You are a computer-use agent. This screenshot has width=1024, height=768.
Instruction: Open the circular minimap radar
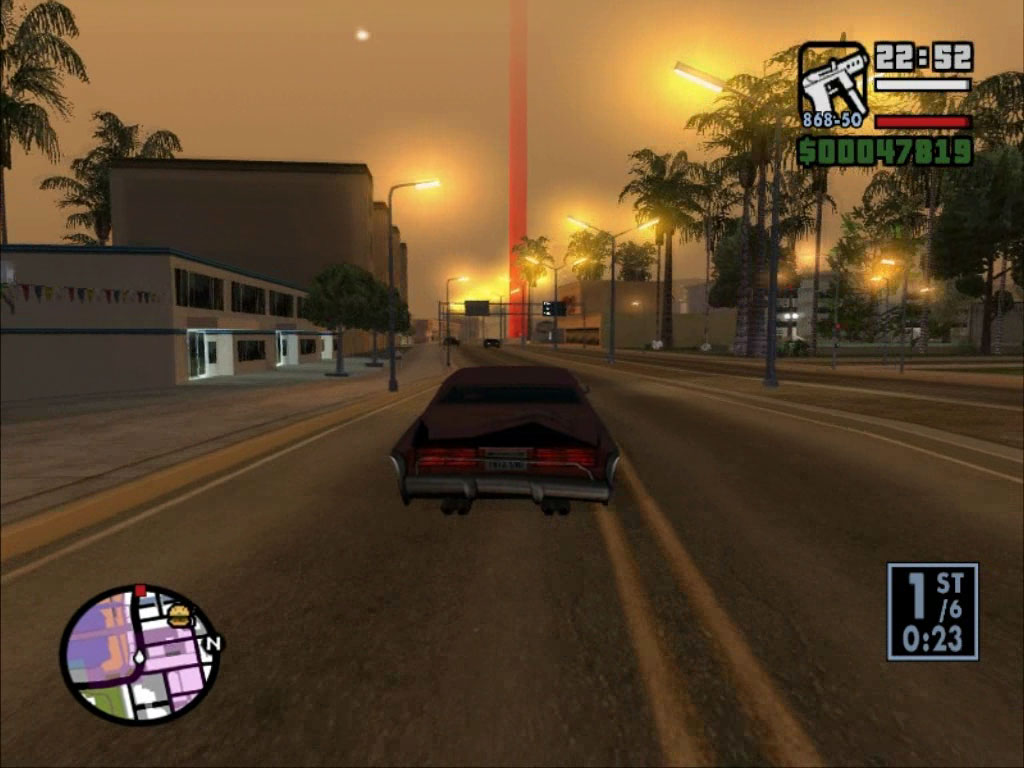tap(139, 655)
